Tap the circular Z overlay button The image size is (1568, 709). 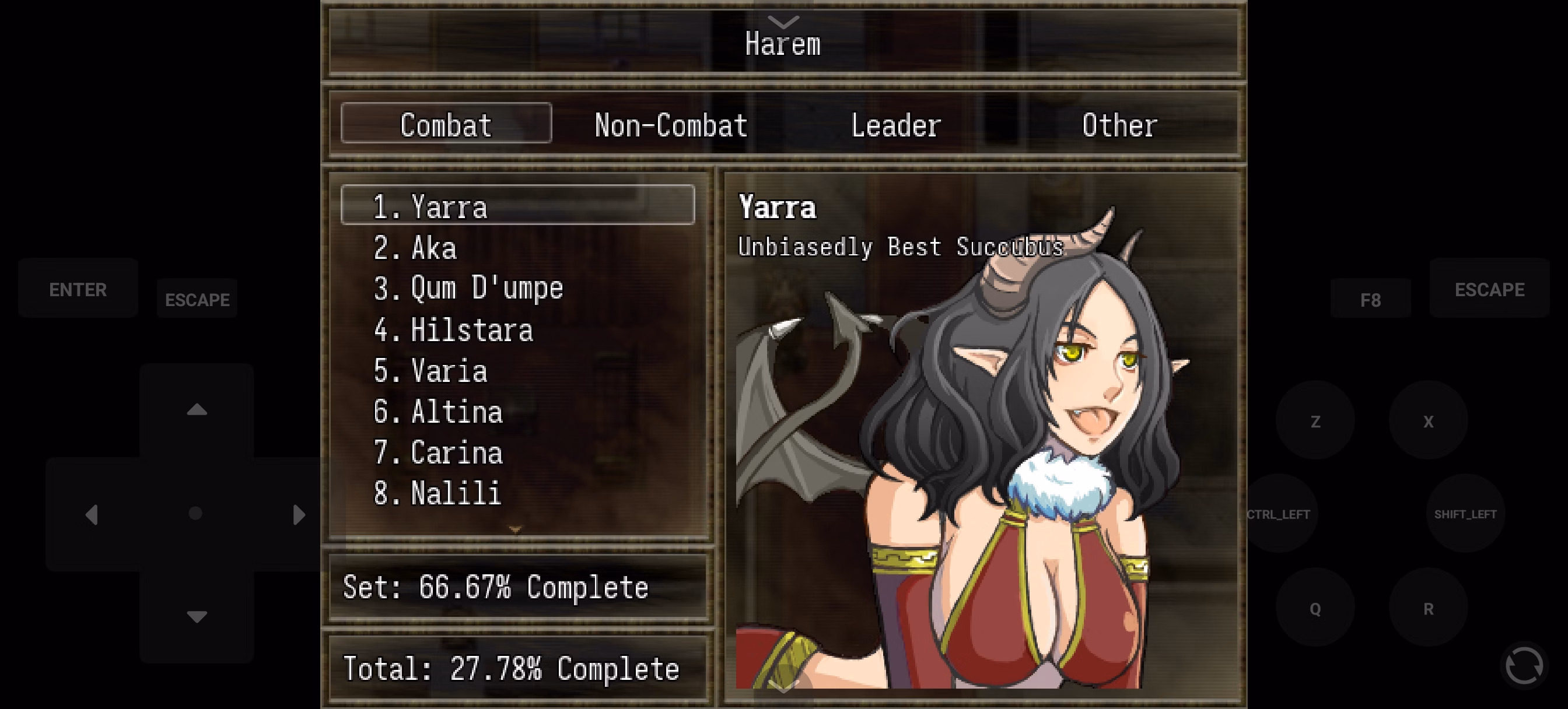point(1315,421)
